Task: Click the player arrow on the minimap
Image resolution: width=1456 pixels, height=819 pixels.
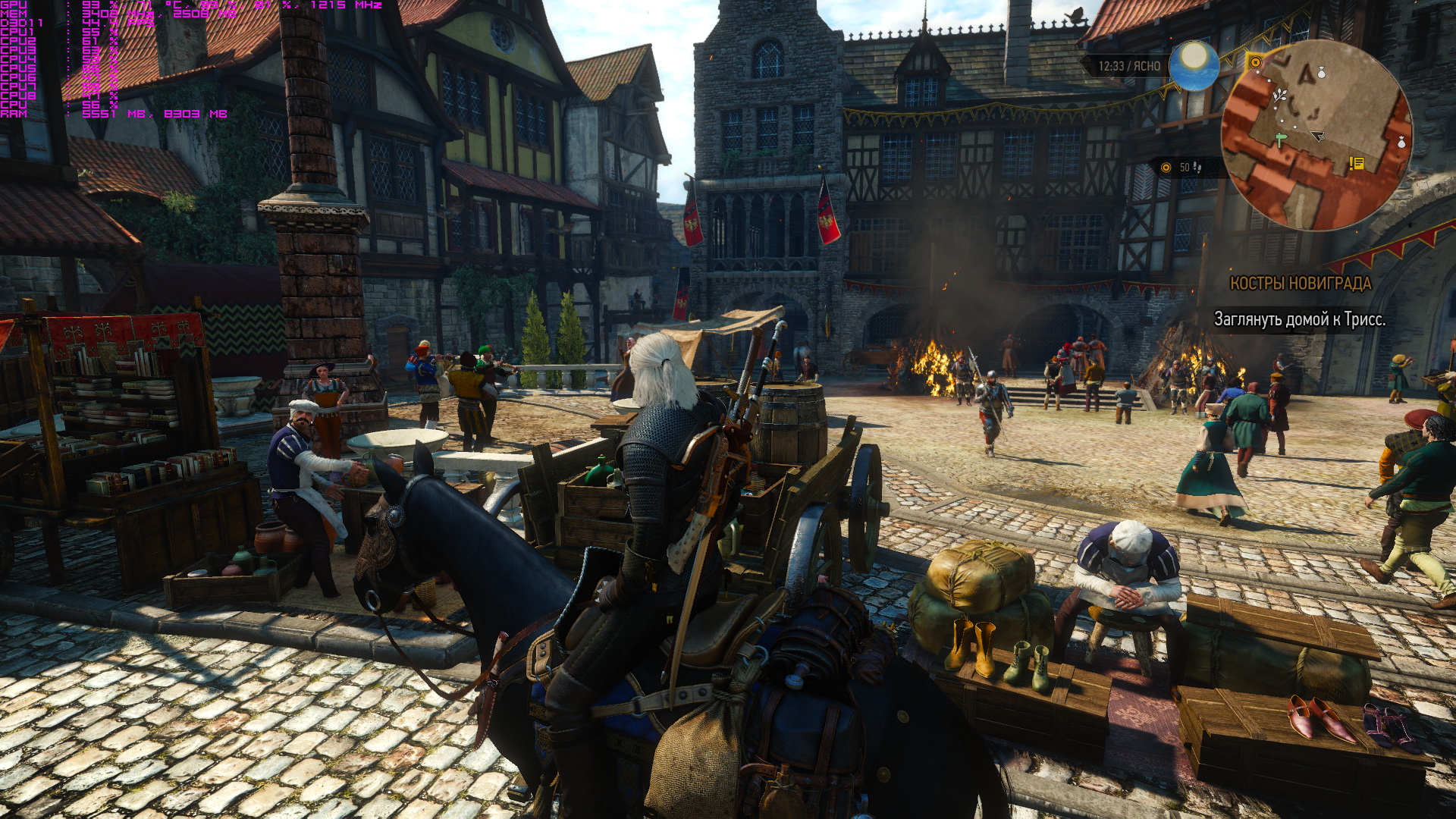Action: [1318, 136]
